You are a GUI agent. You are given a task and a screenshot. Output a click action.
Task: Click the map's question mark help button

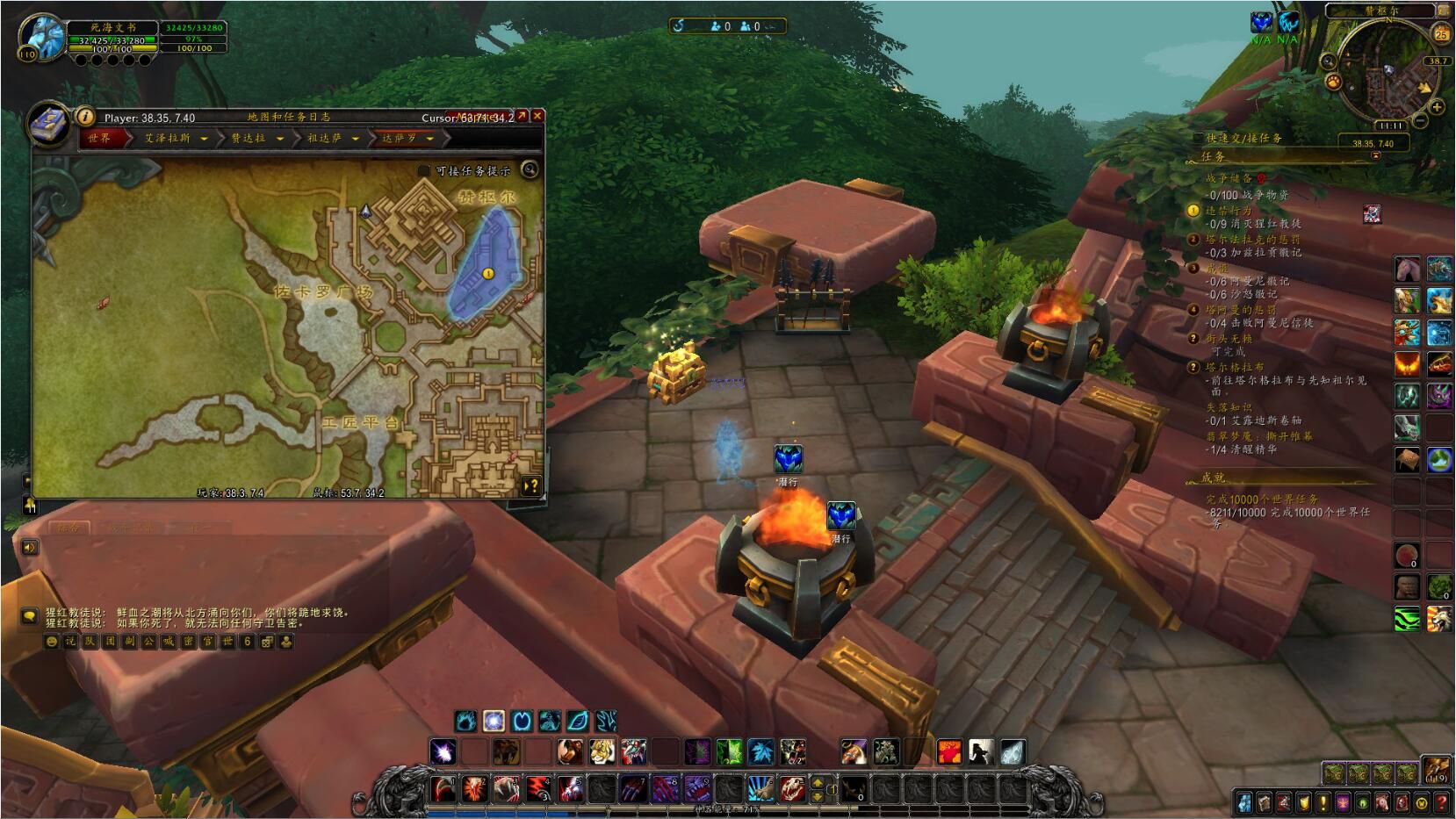530,485
